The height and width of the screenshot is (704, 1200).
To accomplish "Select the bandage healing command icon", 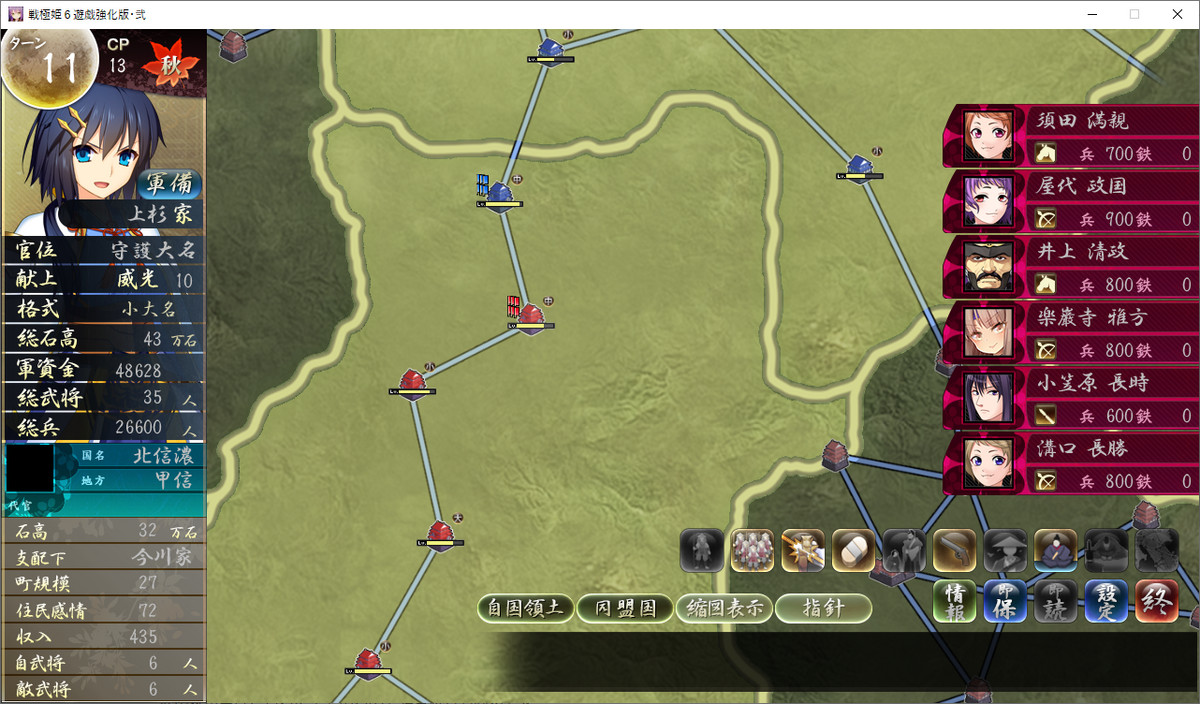I will (853, 550).
